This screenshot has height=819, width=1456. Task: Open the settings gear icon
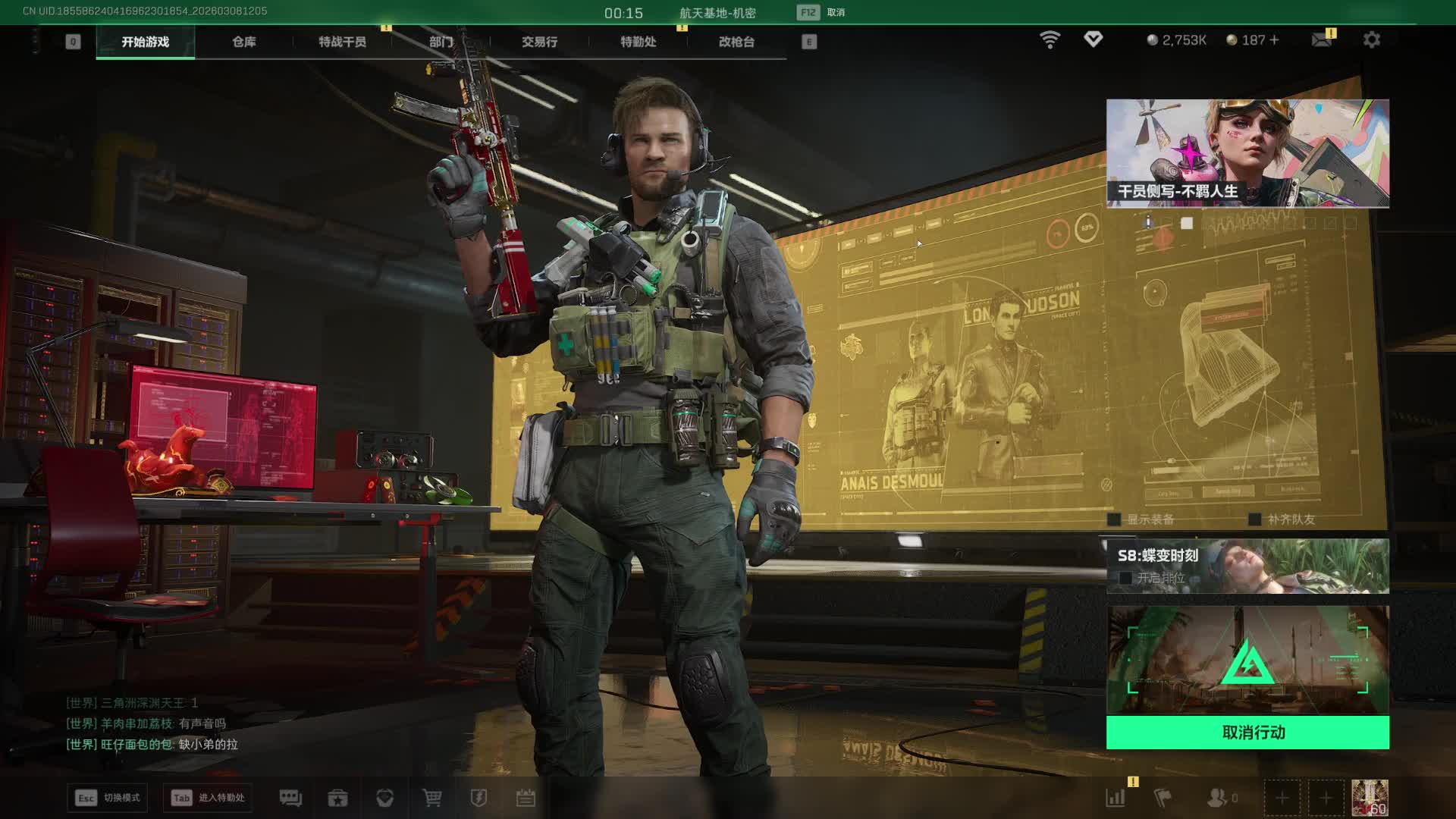coord(1371,39)
